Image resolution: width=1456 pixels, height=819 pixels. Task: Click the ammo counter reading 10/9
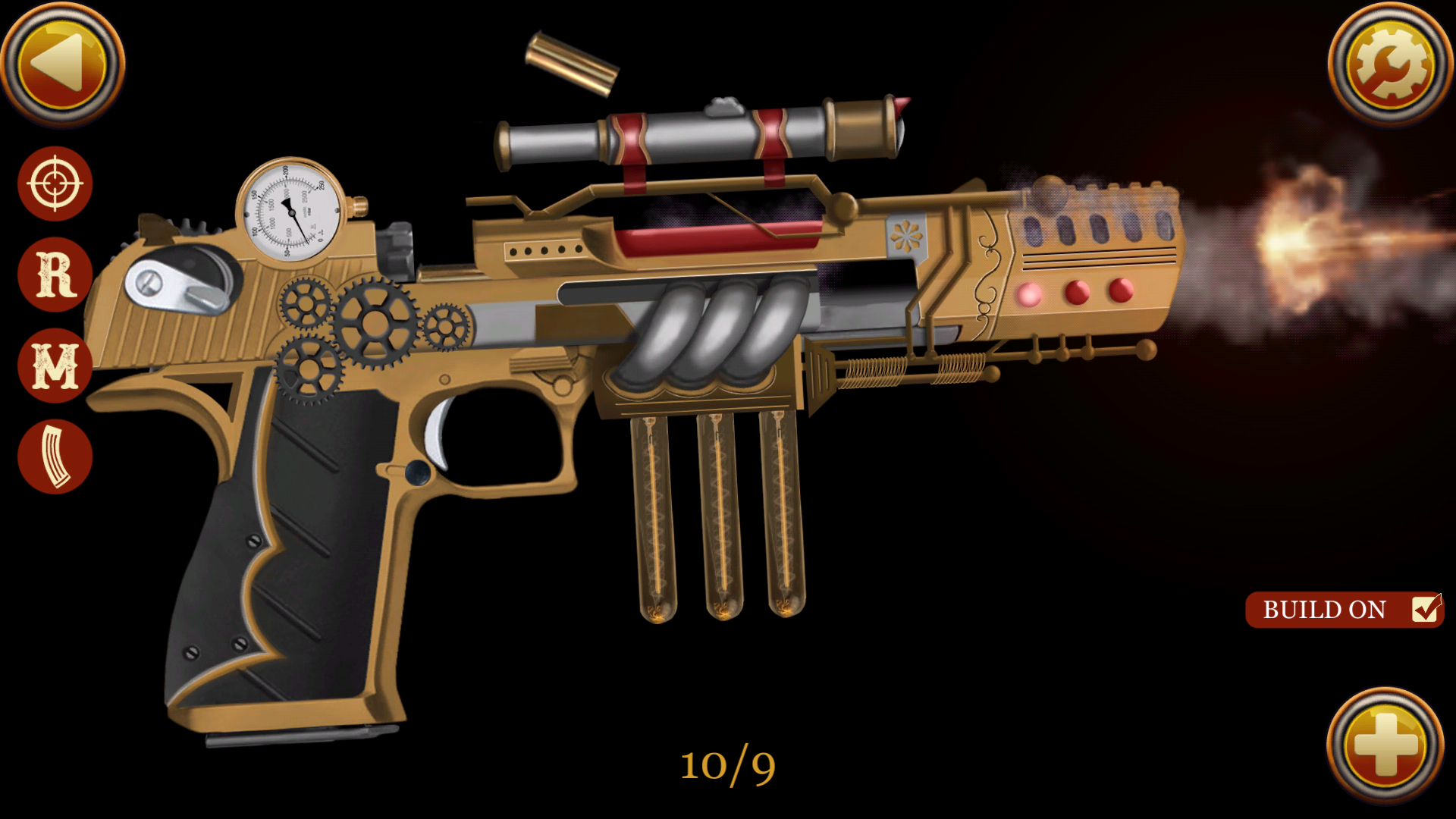pos(728,766)
